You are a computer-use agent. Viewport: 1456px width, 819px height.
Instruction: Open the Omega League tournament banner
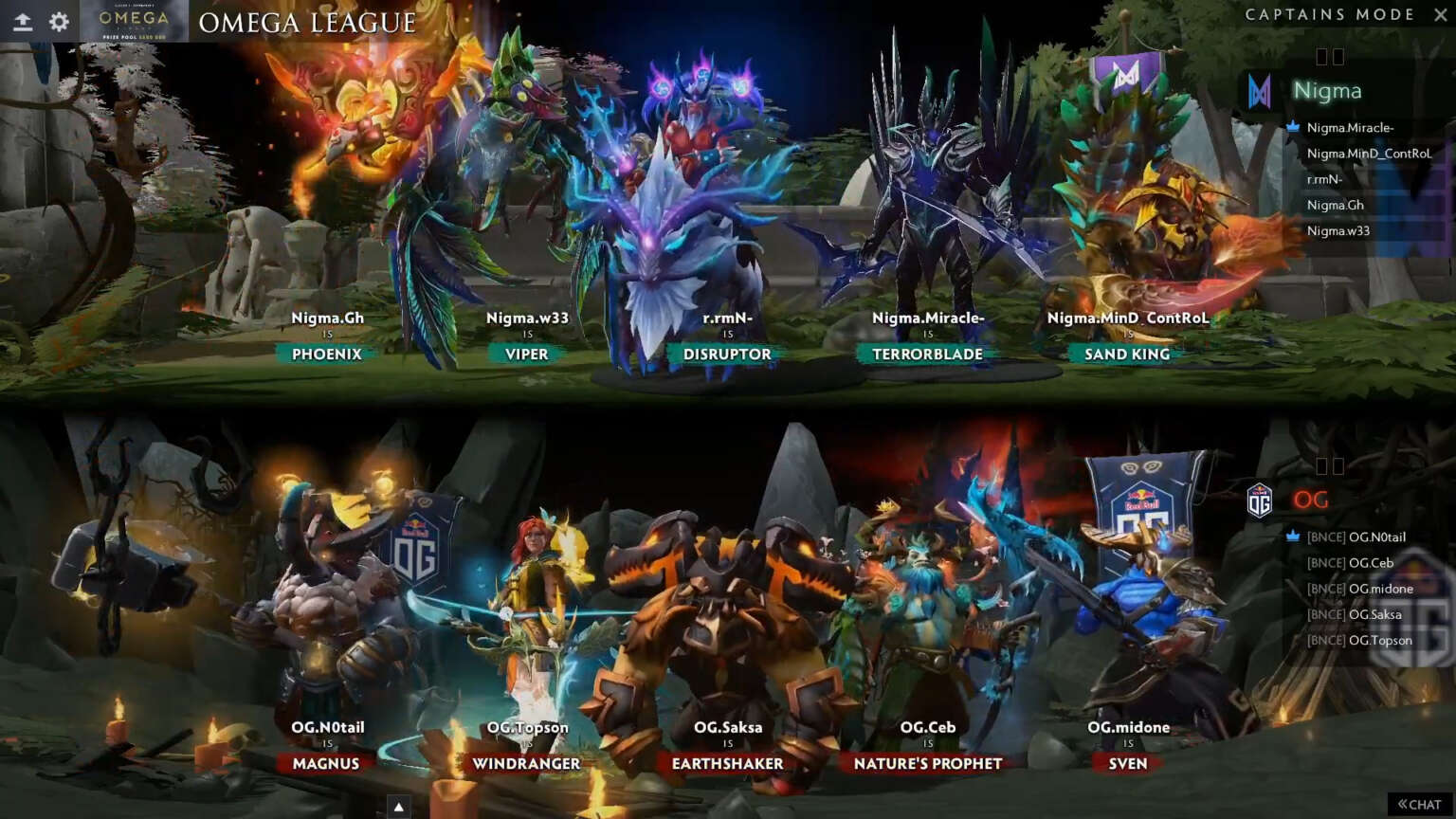tap(131, 21)
